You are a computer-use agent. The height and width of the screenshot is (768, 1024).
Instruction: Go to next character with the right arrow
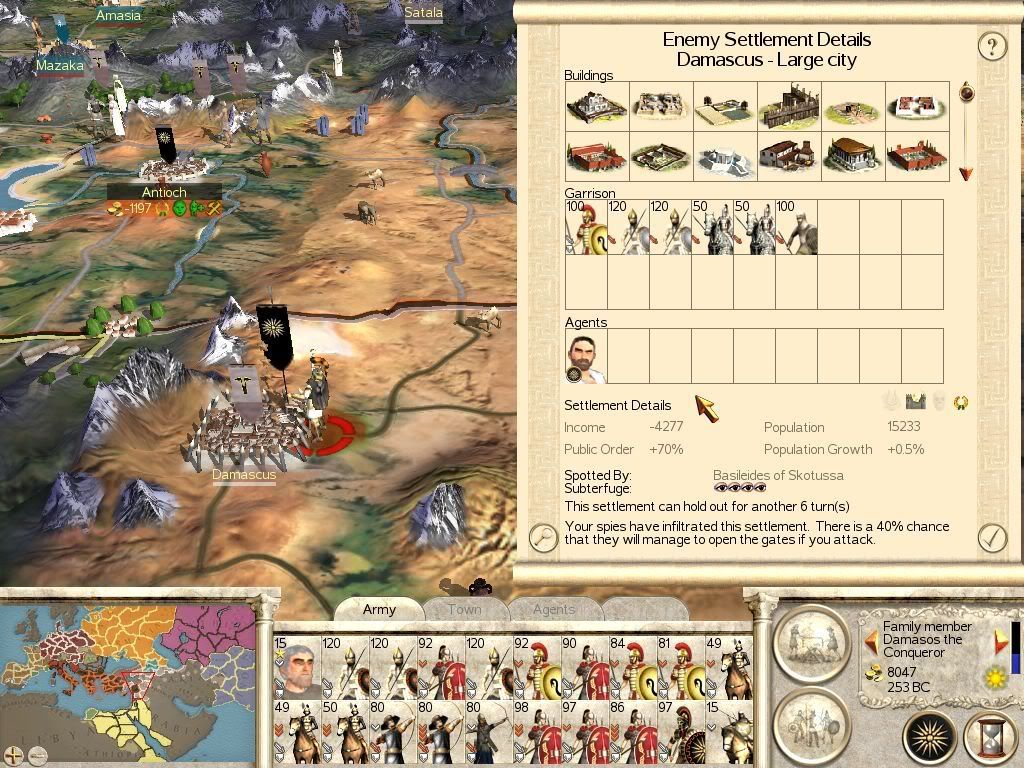pyautogui.click(x=1001, y=640)
